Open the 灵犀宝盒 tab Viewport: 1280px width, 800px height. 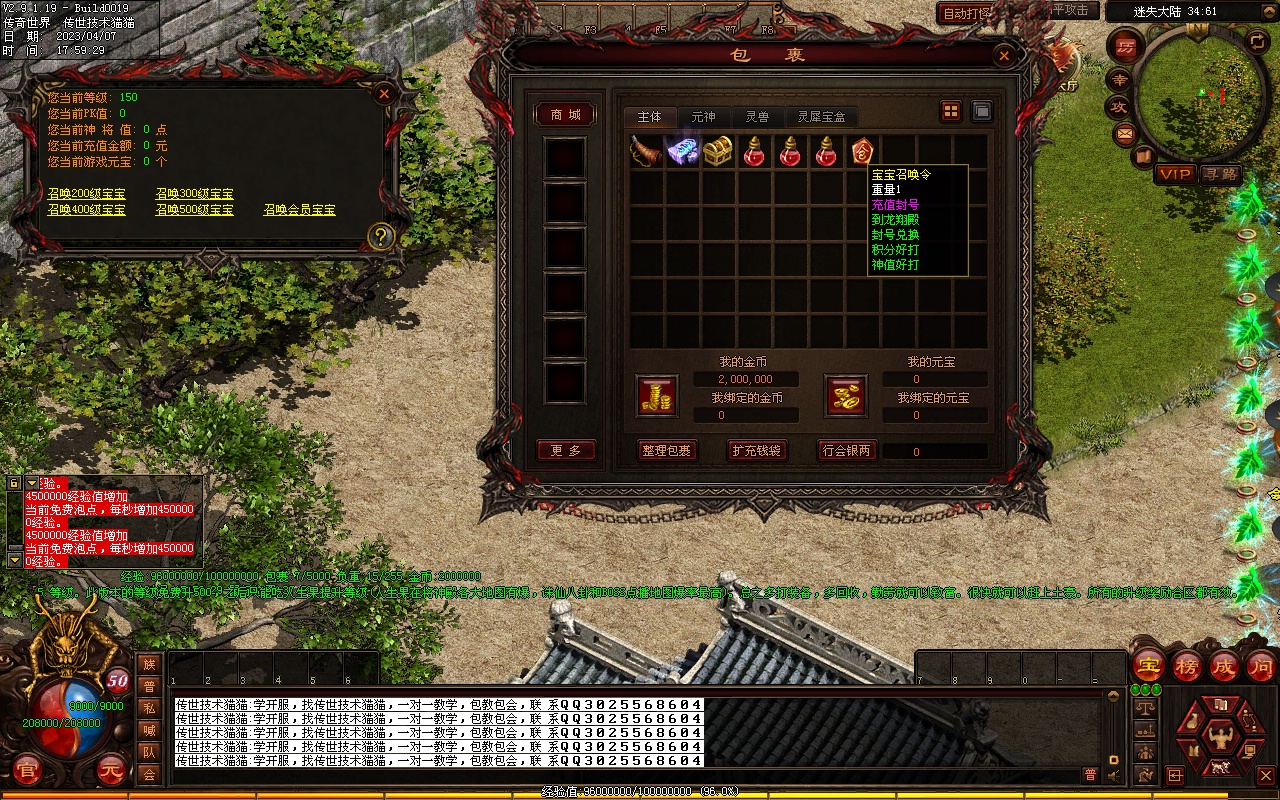pos(821,117)
